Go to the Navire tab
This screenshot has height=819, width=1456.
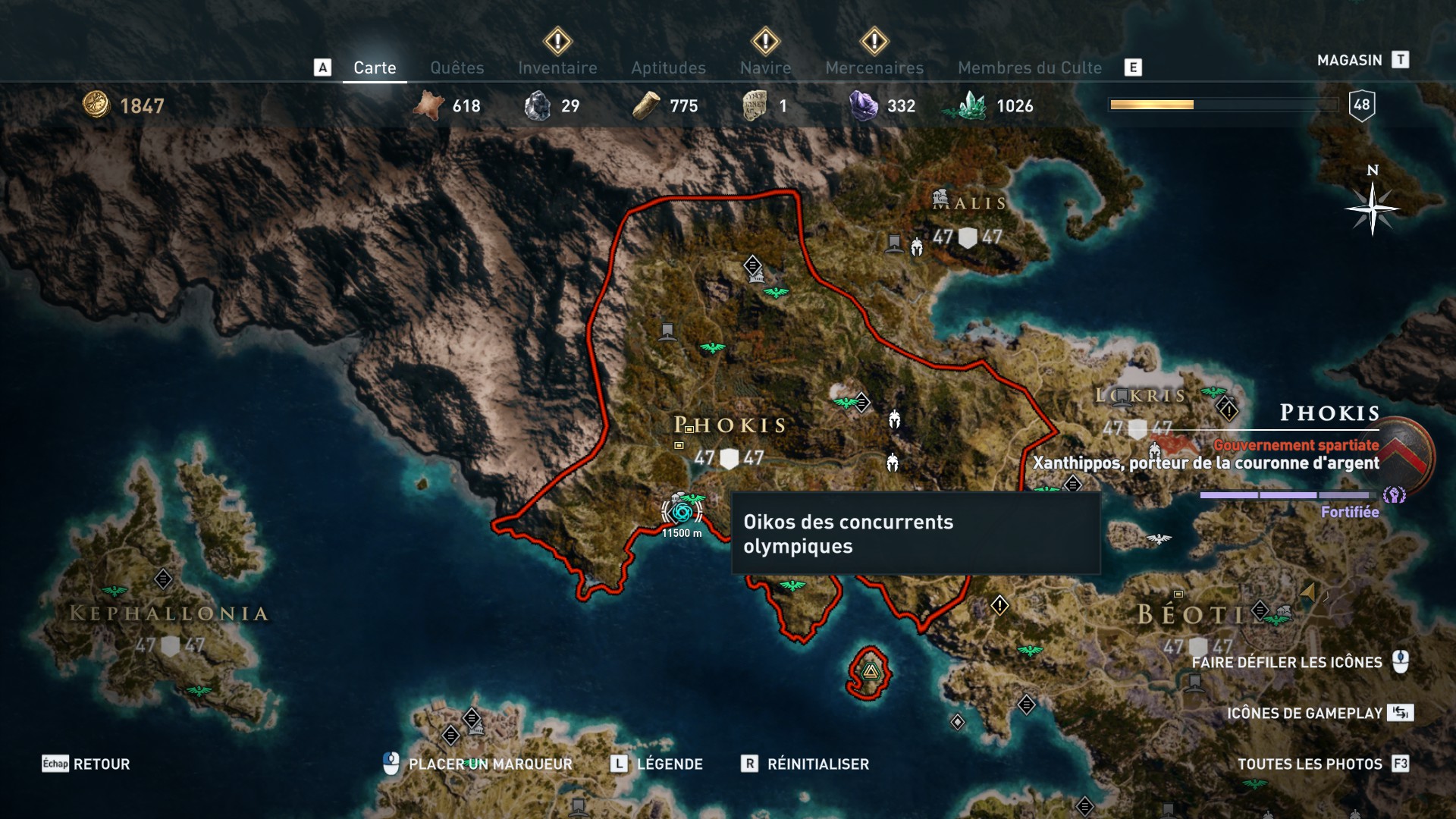click(x=765, y=68)
